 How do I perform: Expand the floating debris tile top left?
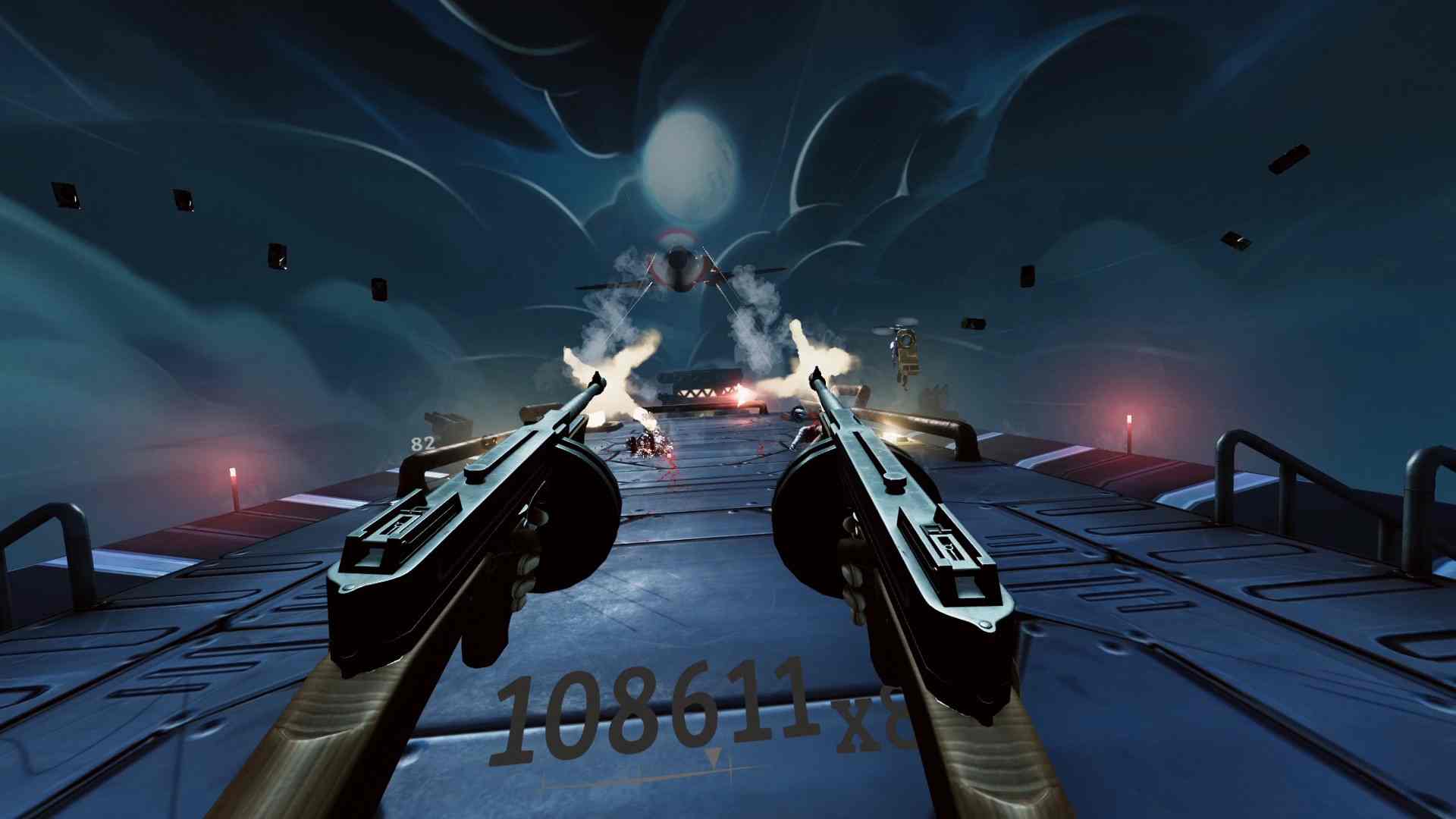click(66, 195)
